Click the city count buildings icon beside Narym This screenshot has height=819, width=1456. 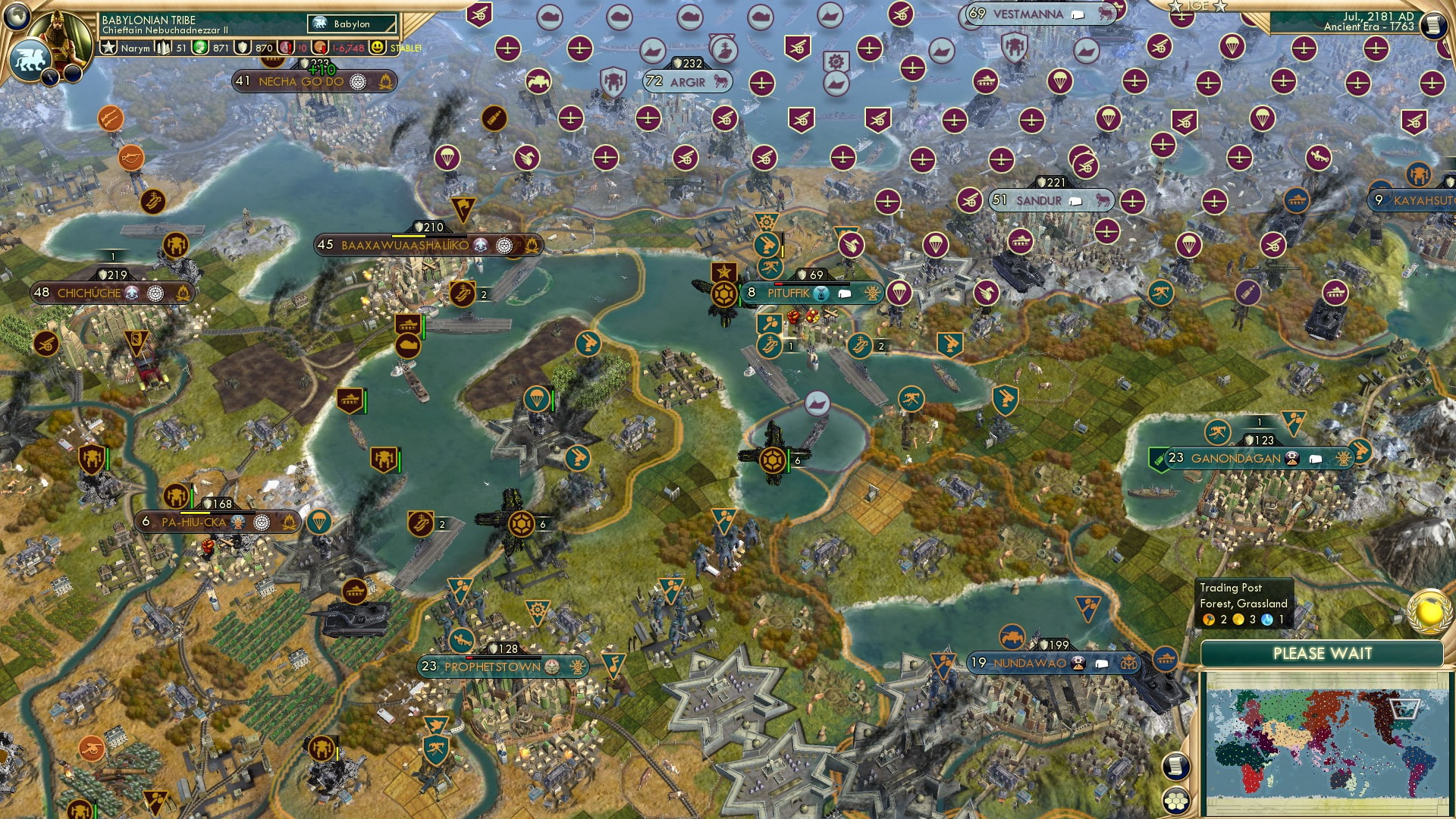162,47
